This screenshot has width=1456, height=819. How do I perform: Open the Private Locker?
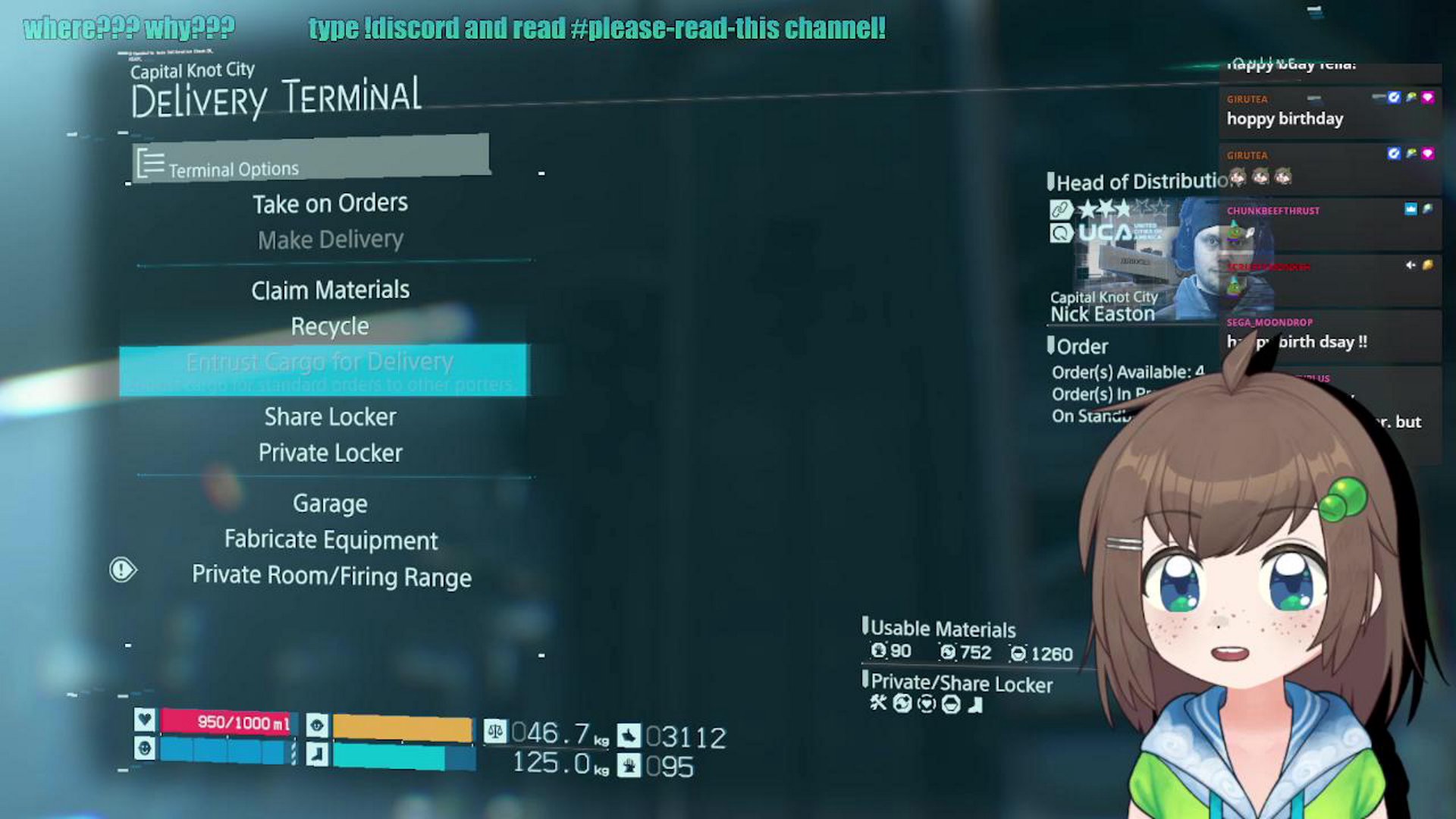[330, 453]
